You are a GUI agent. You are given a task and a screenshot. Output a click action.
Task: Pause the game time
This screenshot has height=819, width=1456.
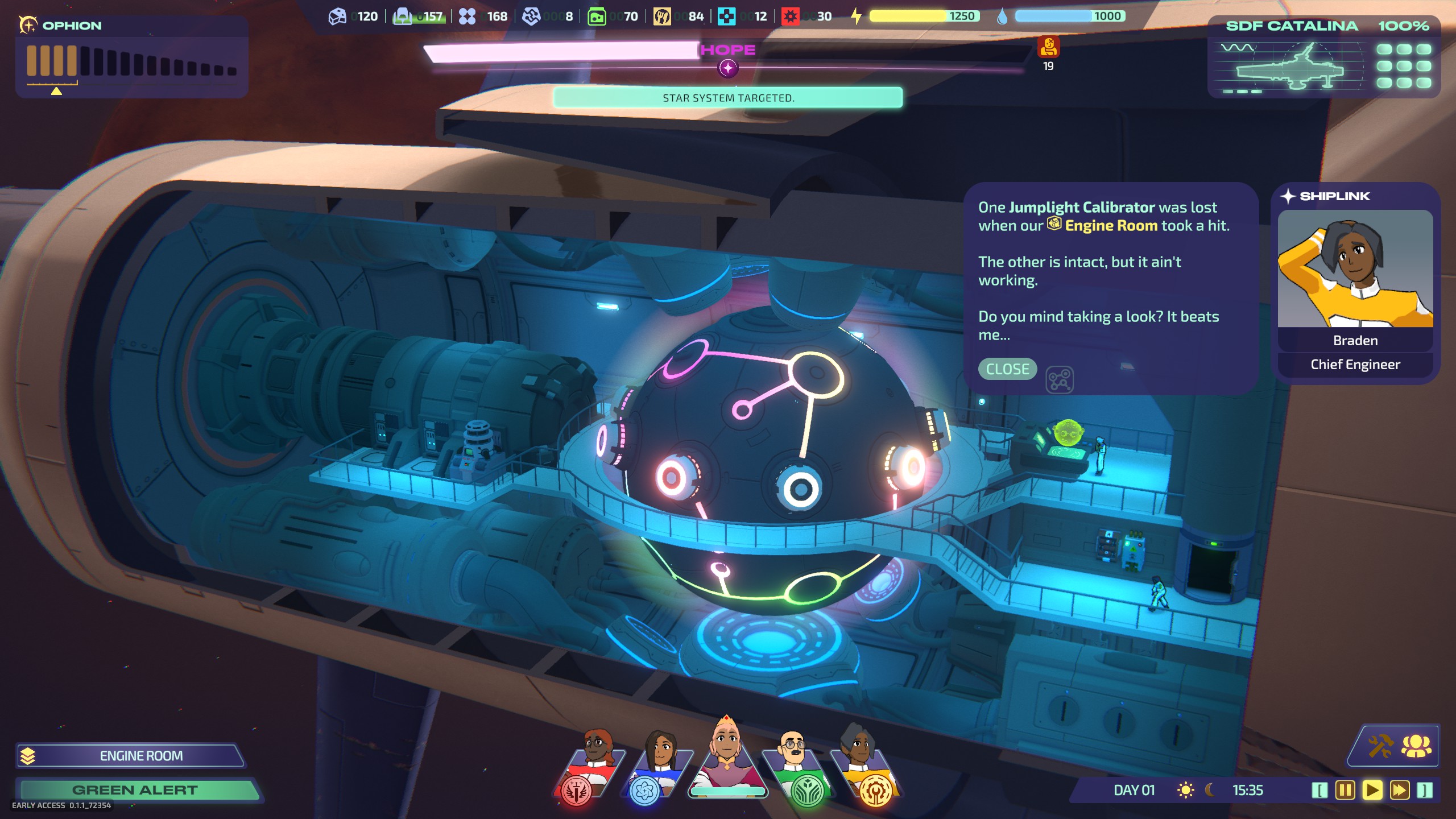1345,790
